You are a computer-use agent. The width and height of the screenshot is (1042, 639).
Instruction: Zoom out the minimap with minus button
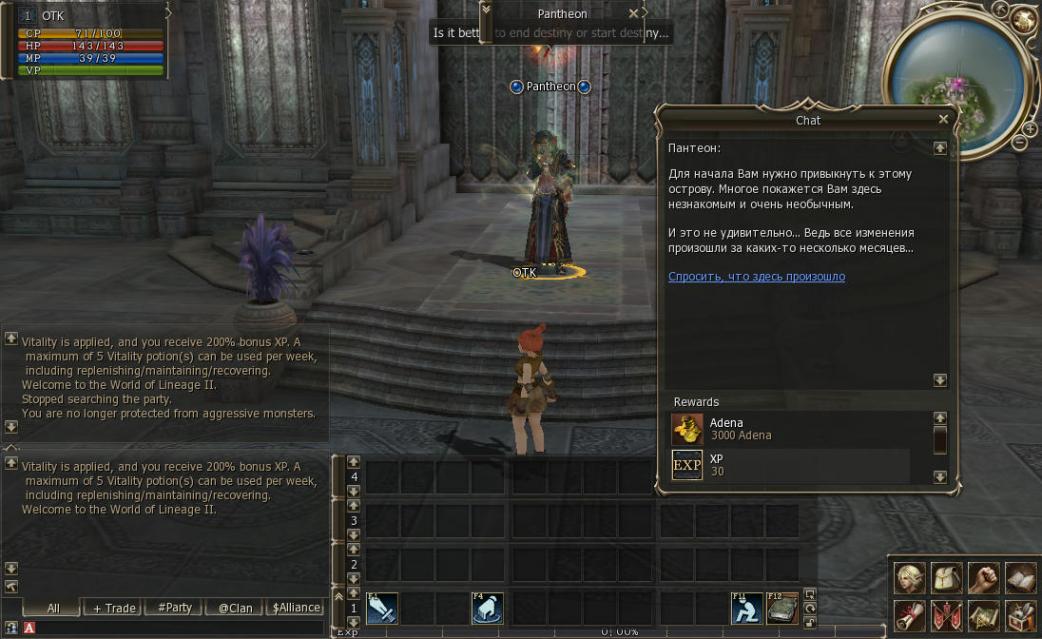(x=1018, y=143)
